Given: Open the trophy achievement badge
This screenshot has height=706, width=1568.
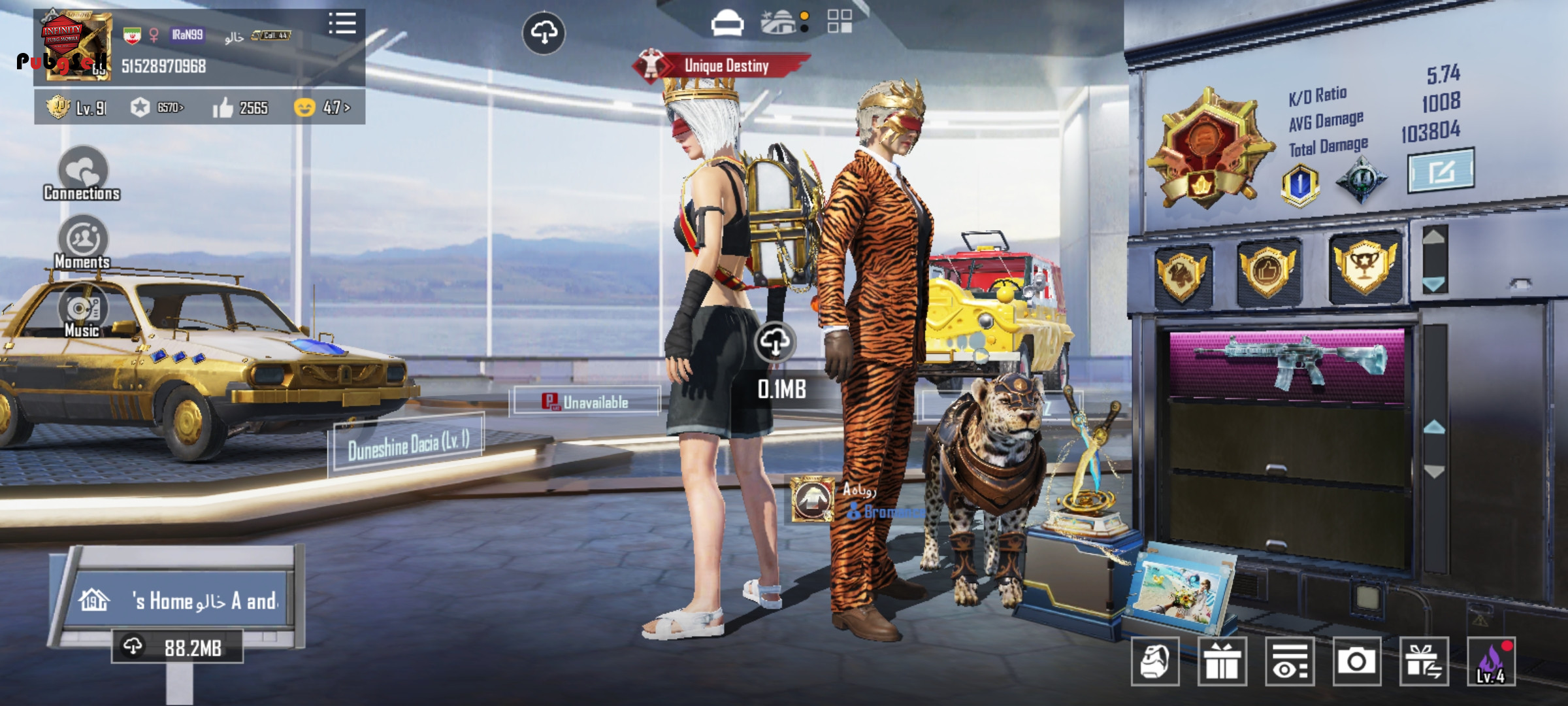Looking at the screenshot, I should tap(1364, 267).
